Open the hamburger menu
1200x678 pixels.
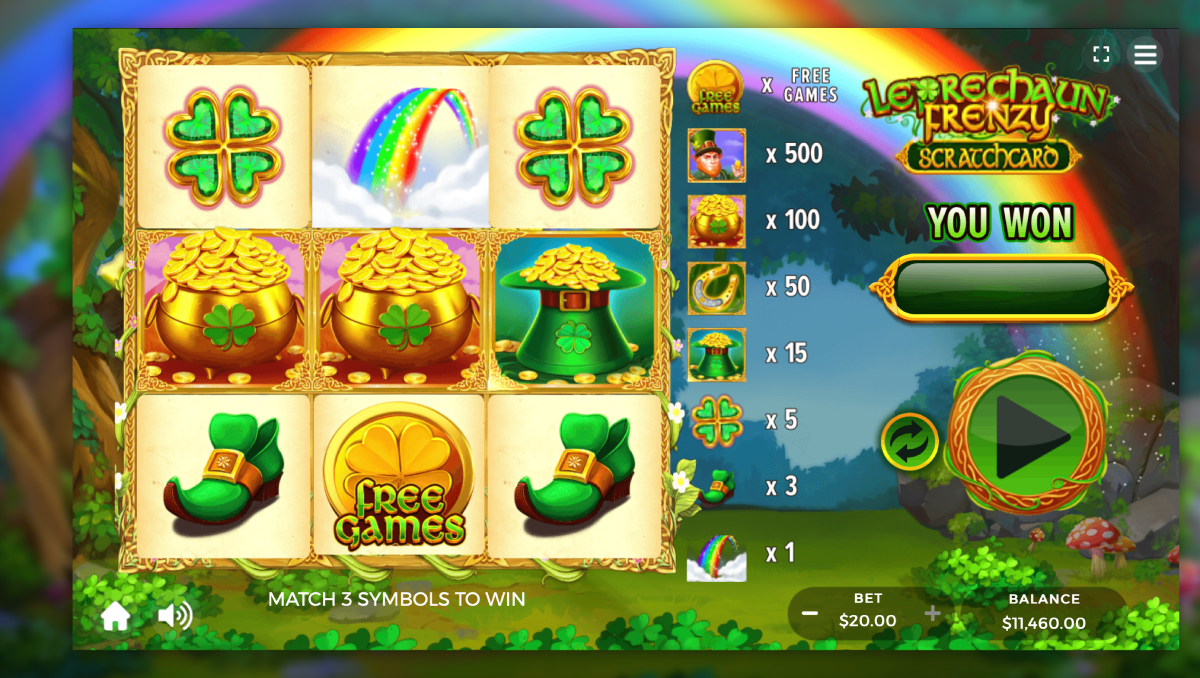point(1145,54)
